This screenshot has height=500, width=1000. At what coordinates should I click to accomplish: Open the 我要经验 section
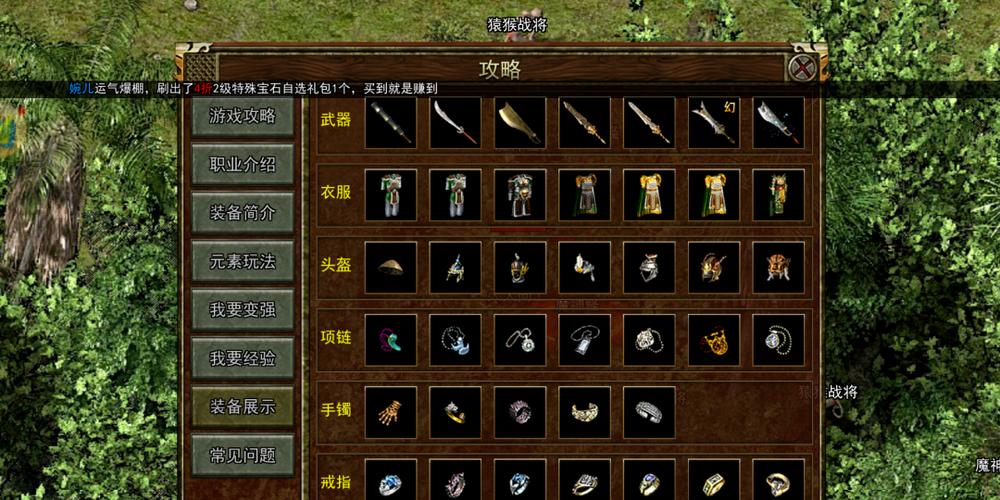[x=242, y=358]
